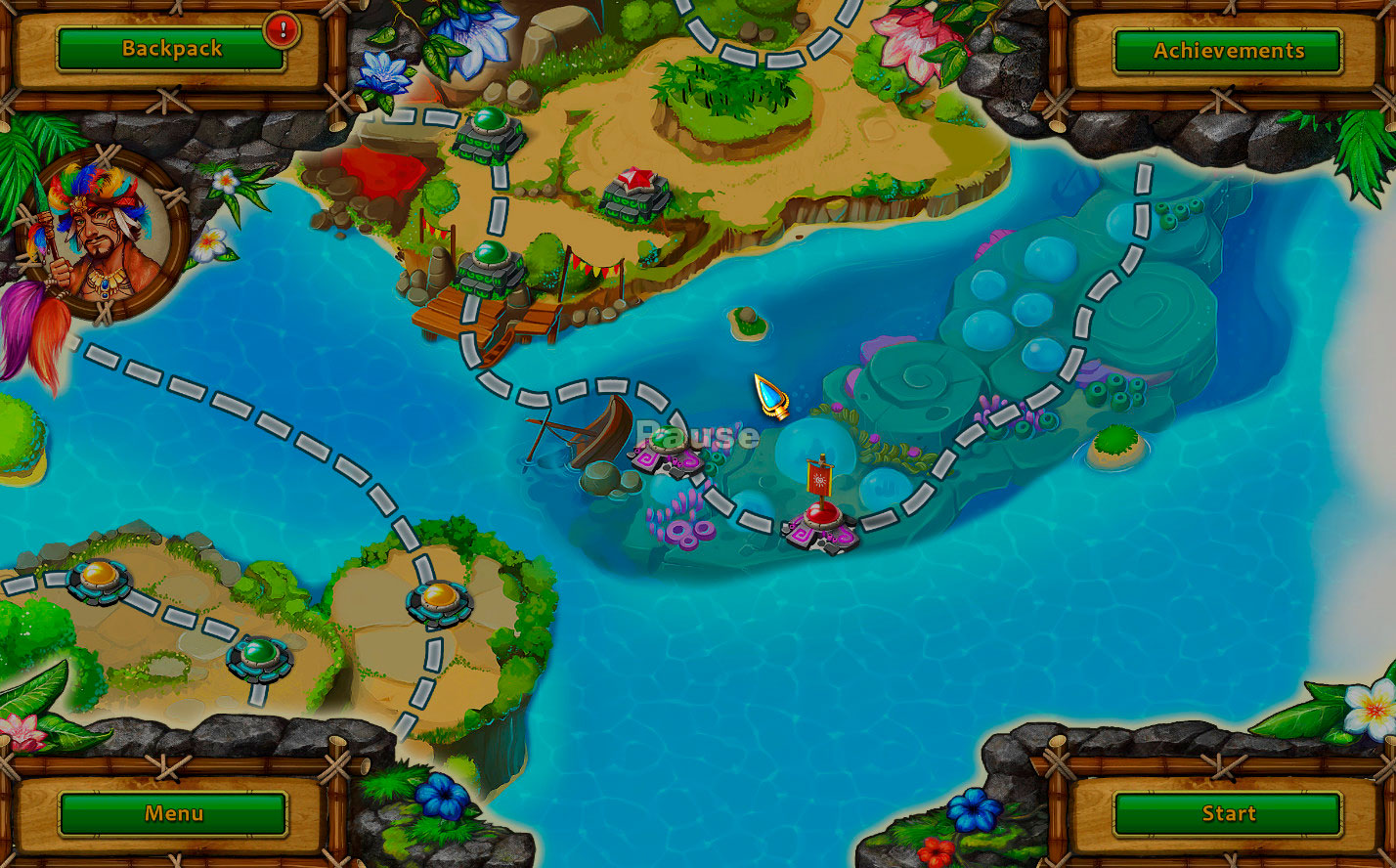Open the Backpack
The width and height of the screenshot is (1396, 868).
coord(171,49)
